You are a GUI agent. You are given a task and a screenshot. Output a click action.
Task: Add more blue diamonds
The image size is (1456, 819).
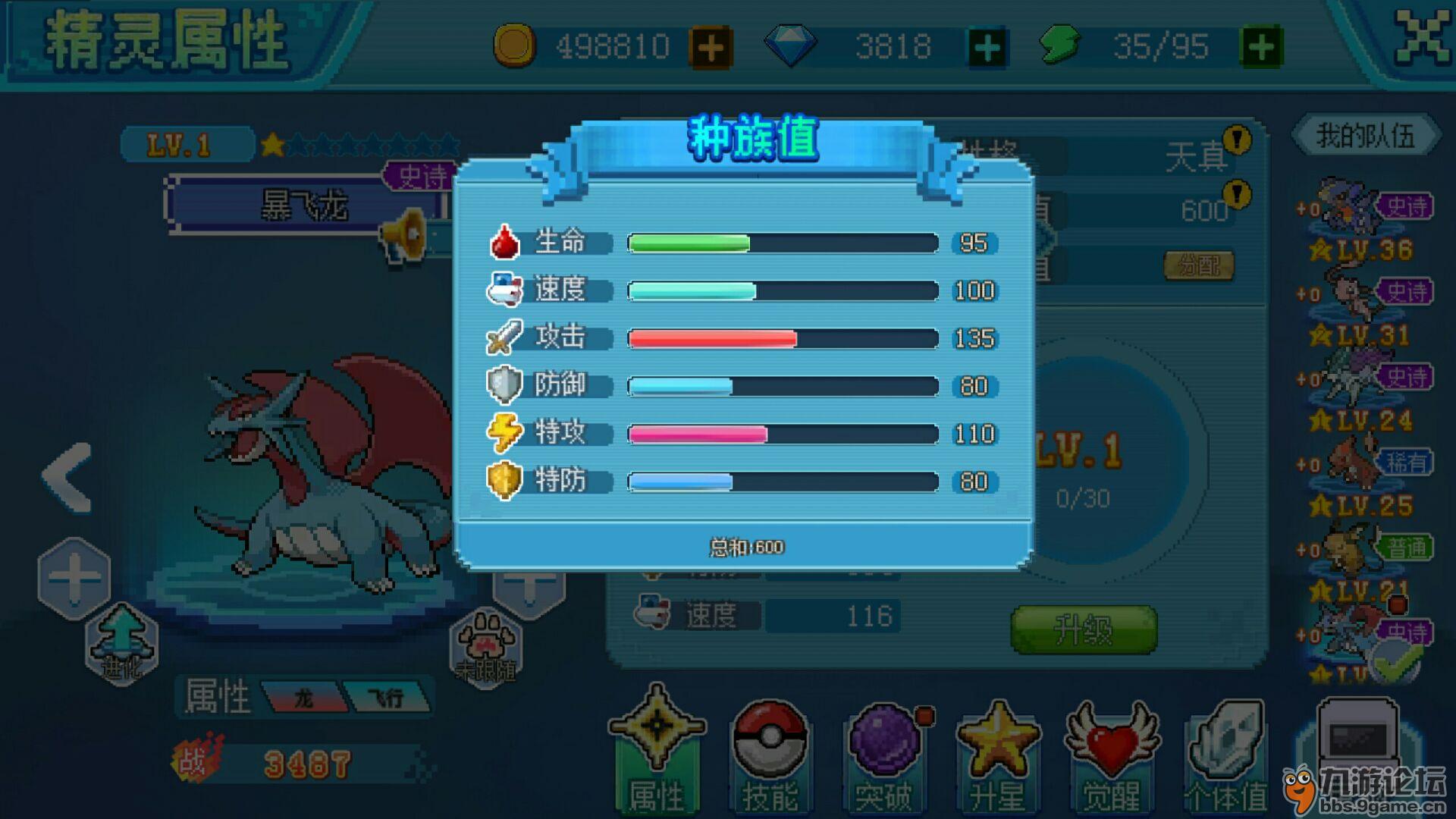click(x=987, y=48)
